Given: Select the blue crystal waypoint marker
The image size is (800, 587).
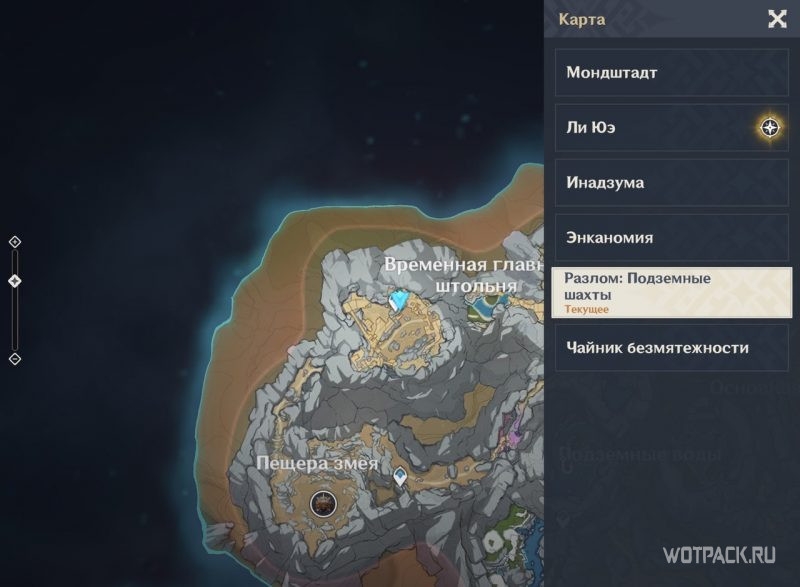Looking at the screenshot, I should 402,301.
